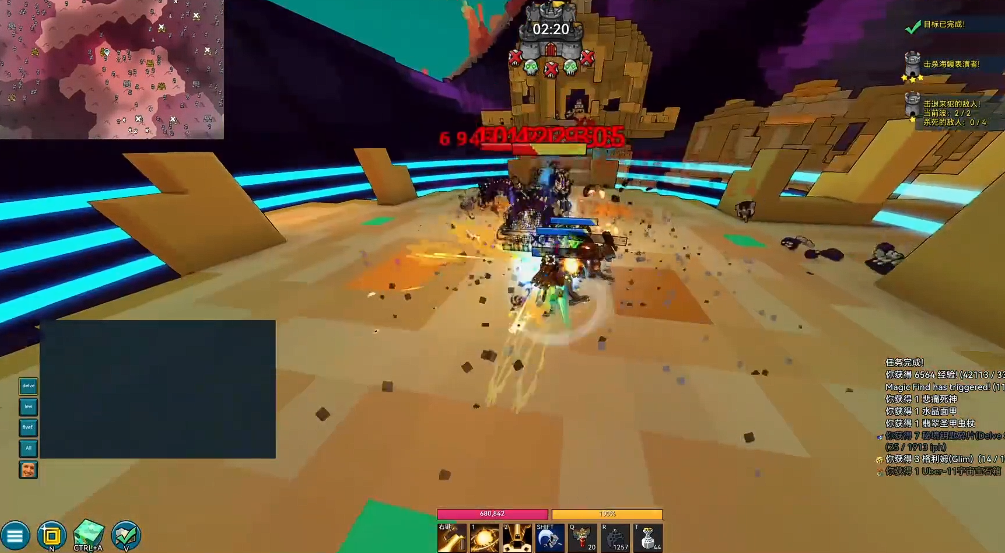Click the yellow square button labeled N
Screen dimensions: 1005x553
pyautogui.click(x=51, y=534)
